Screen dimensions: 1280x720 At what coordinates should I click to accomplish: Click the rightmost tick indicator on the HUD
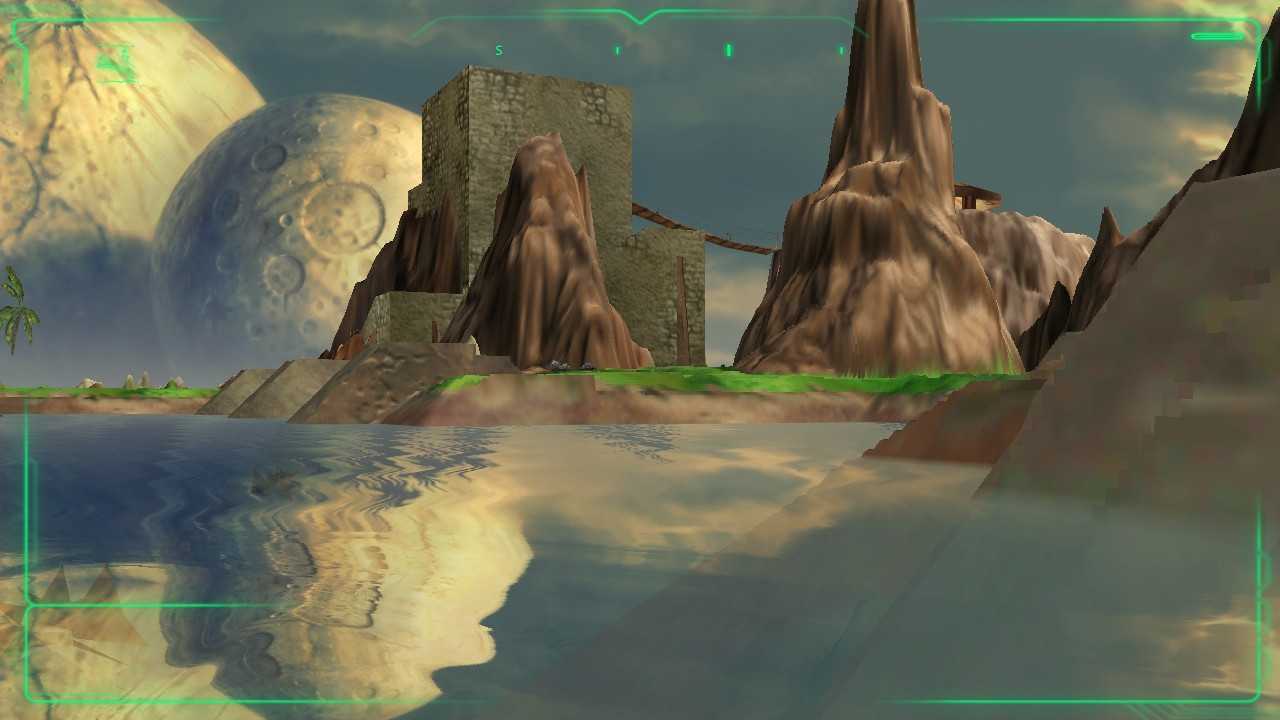click(x=841, y=49)
